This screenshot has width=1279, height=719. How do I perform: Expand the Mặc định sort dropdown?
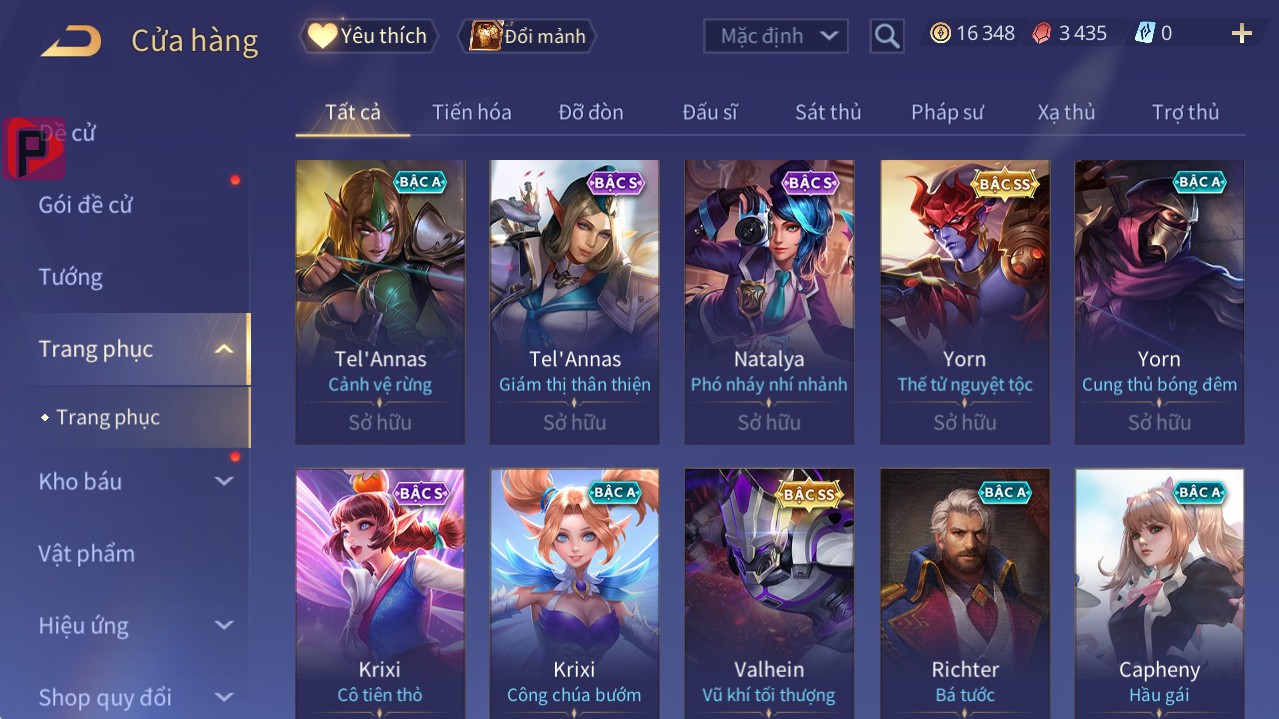[x=775, y=36]
